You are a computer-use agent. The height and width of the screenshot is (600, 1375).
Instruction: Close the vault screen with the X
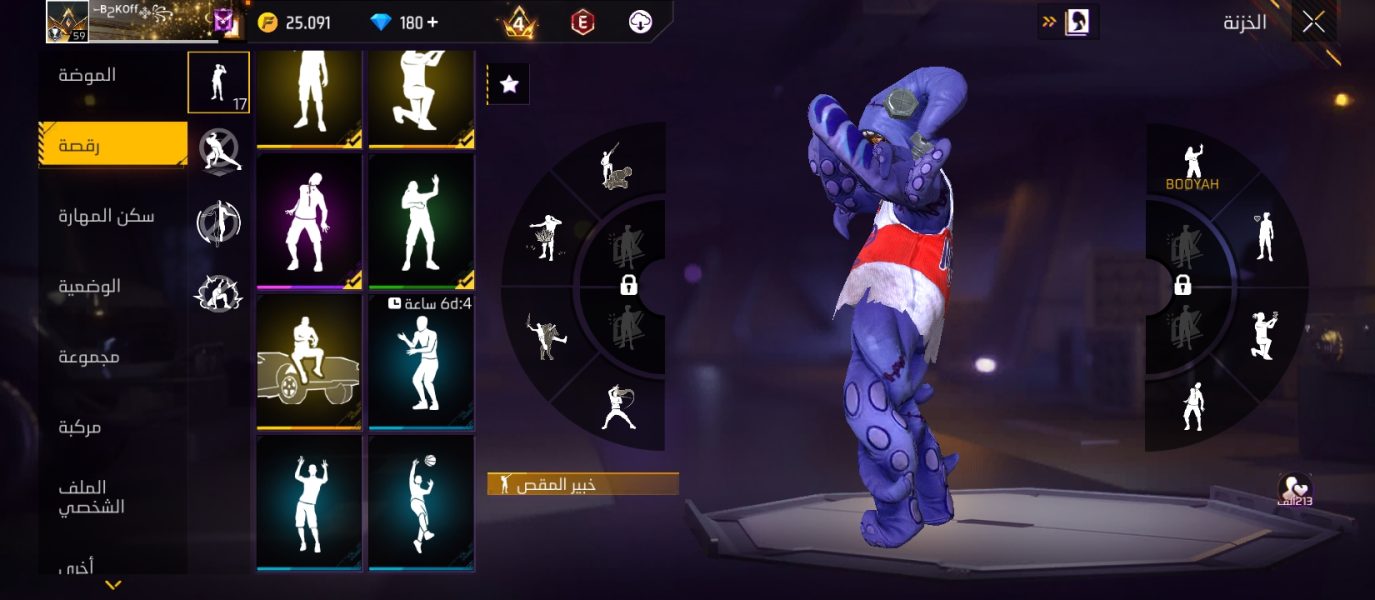(1313, 22)
